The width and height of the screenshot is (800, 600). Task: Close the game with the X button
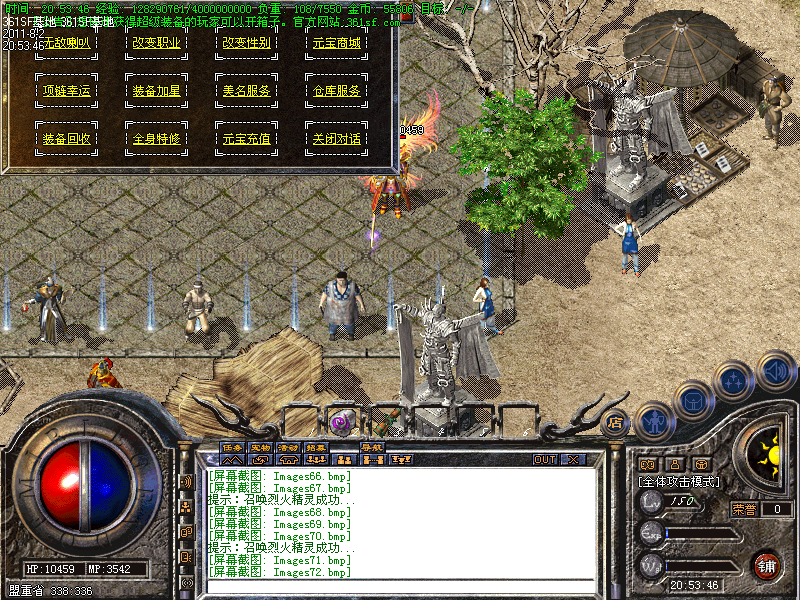pyautogui.click(x=573, y=460)
